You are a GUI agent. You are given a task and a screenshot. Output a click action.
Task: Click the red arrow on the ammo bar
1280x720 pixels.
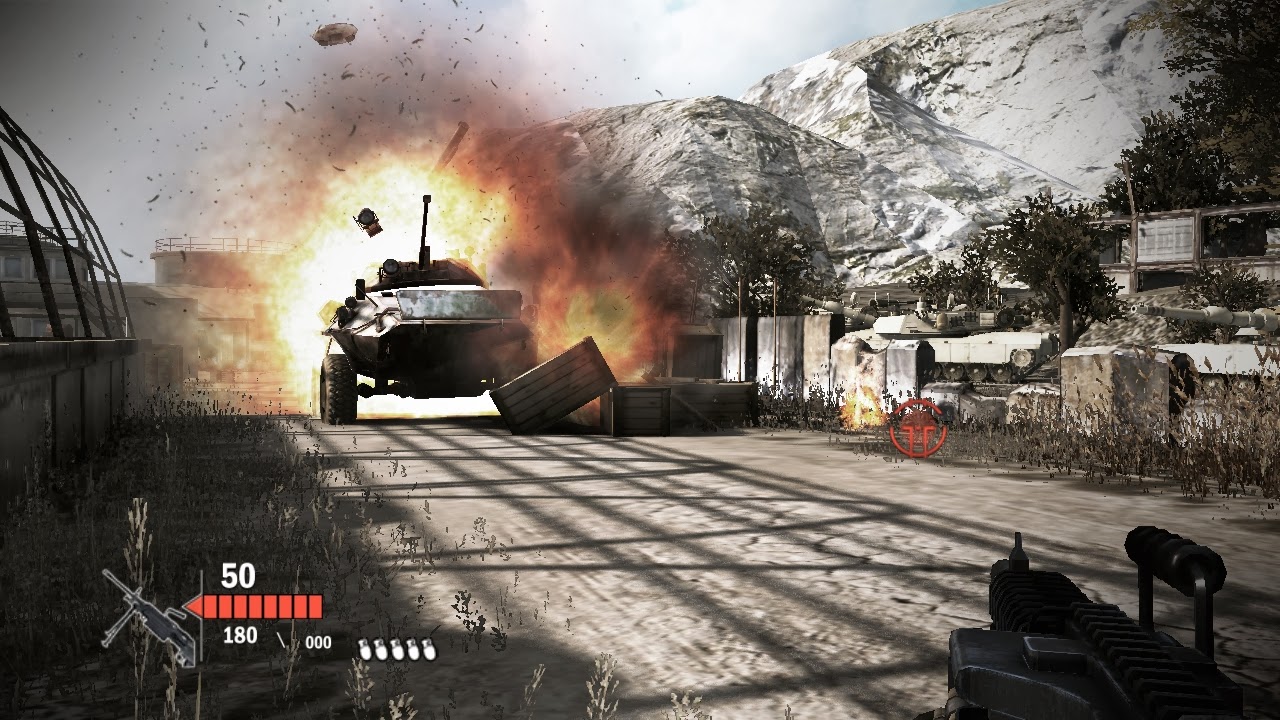[193, 606]
